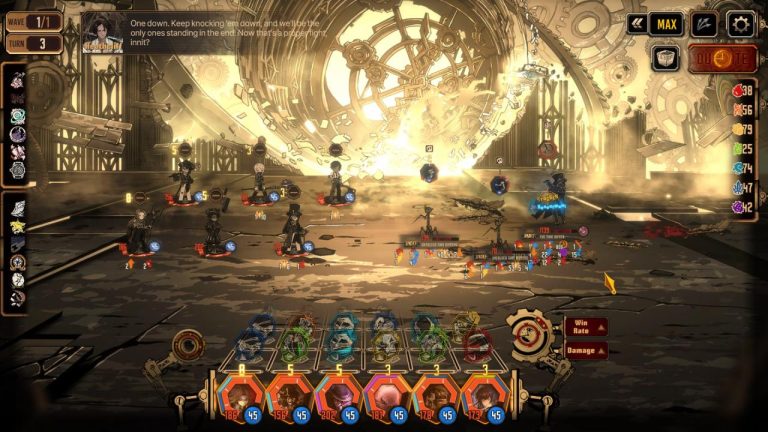Click the yellow MAX button
This screenshot has width=768, height=432.
[x=666, y=24]
